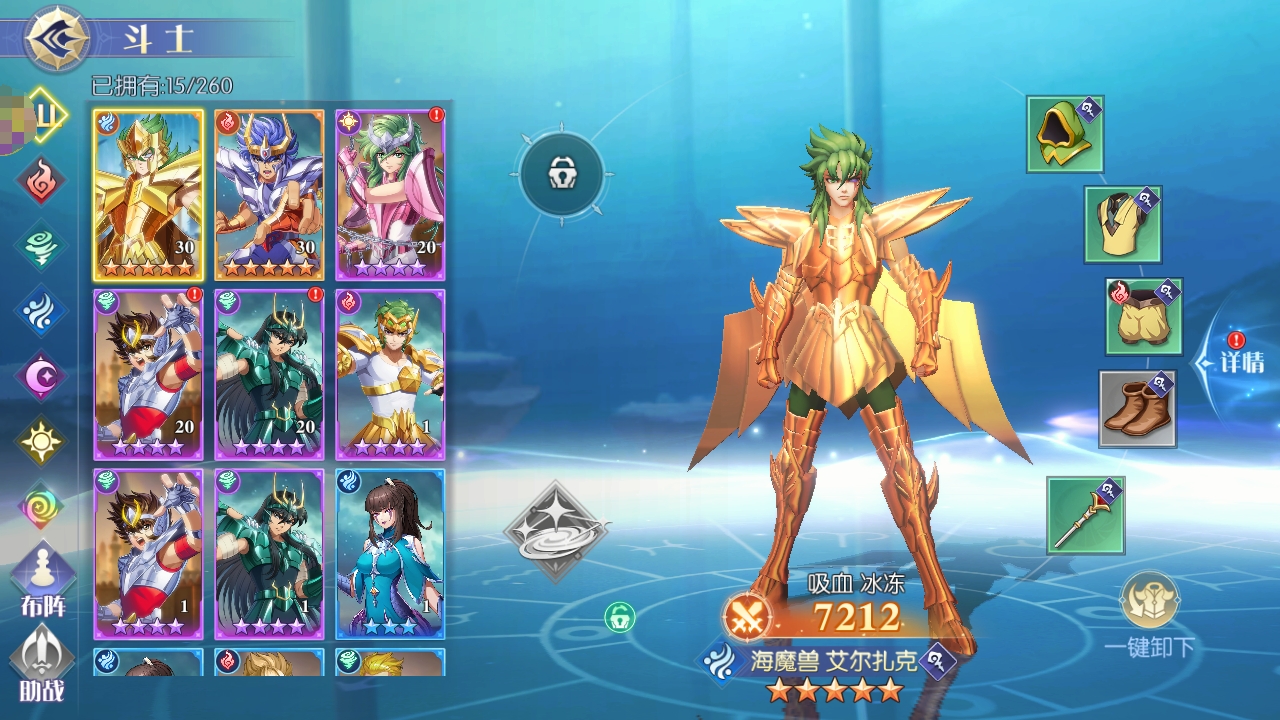Pick the gold-and-white level 1 fighter card
The height and width of the screenshot is (720, 1280).
[390, 374]
